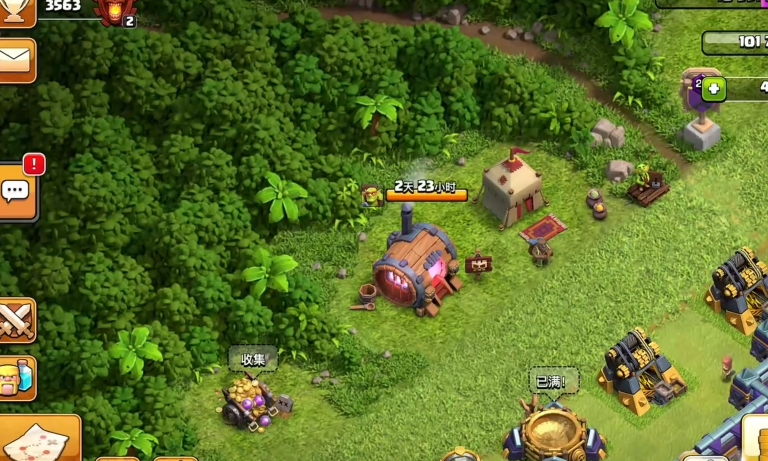
Task: Tap the 收集 collect bubble
Action: point(252,359)
